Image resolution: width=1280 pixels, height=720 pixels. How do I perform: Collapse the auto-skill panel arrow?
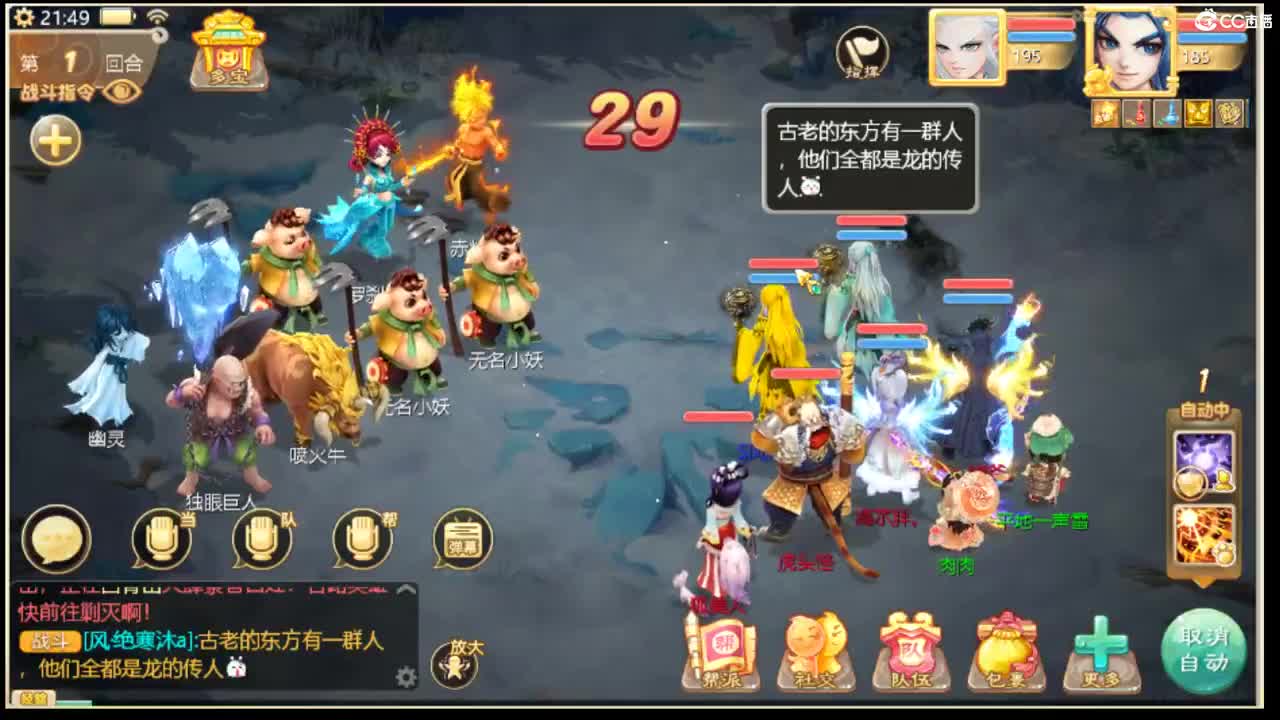click(x=1203, y=581)
